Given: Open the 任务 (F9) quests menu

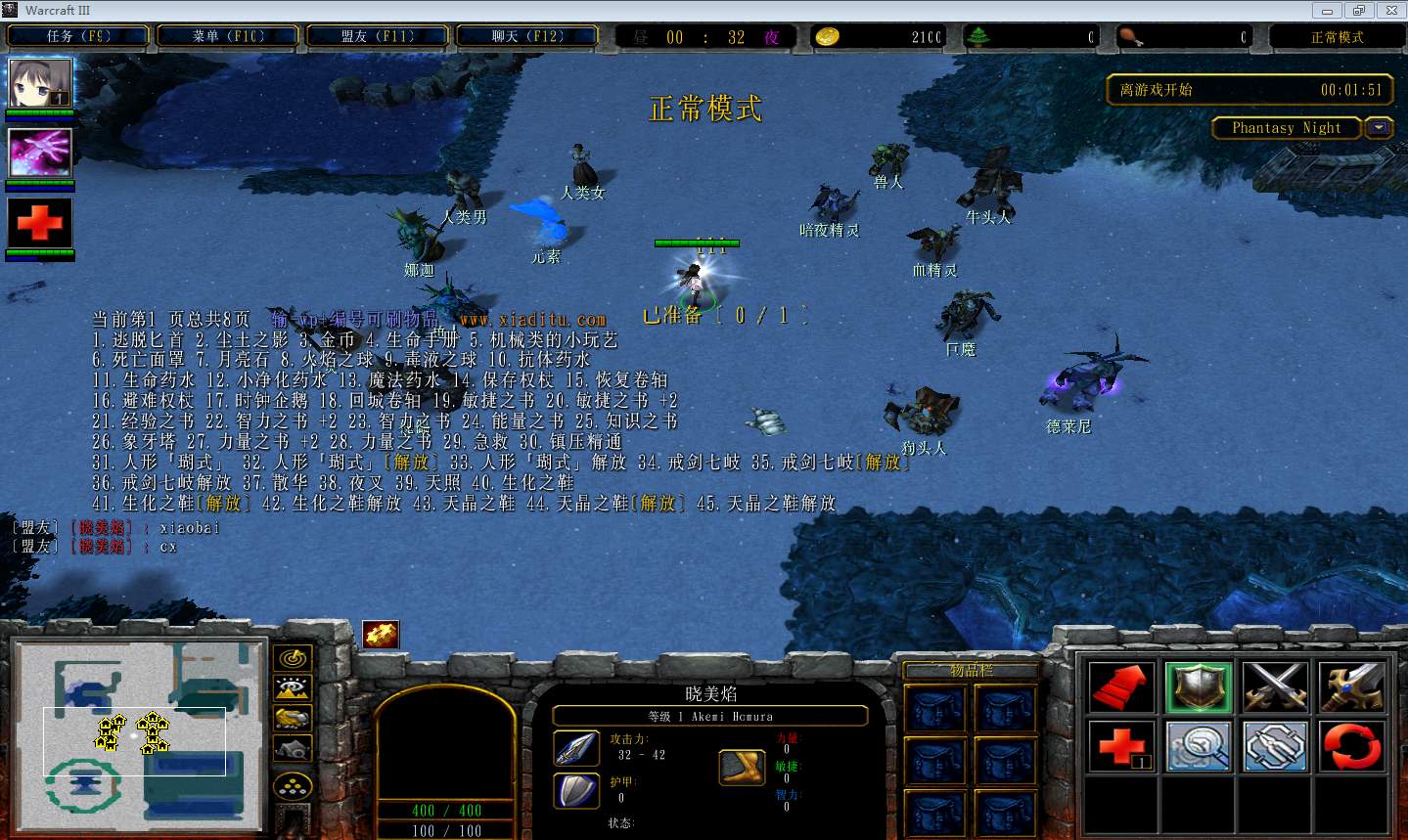Looking at the screenshot, I should 78,37.
